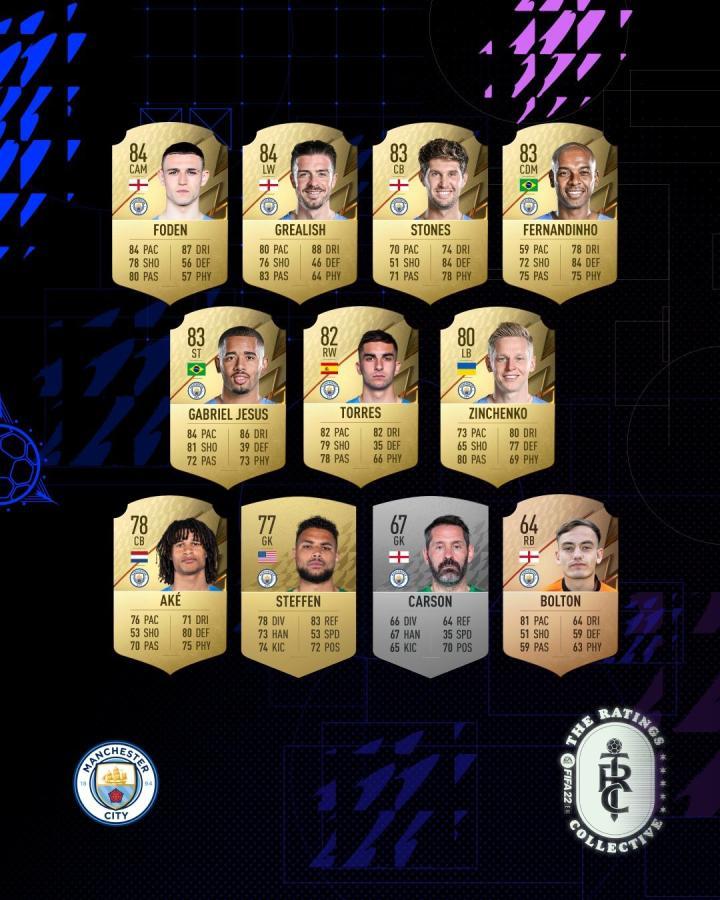Select the Zinchenko 80 LB card
The image size is (720, 900).
[x=497, y=393]
